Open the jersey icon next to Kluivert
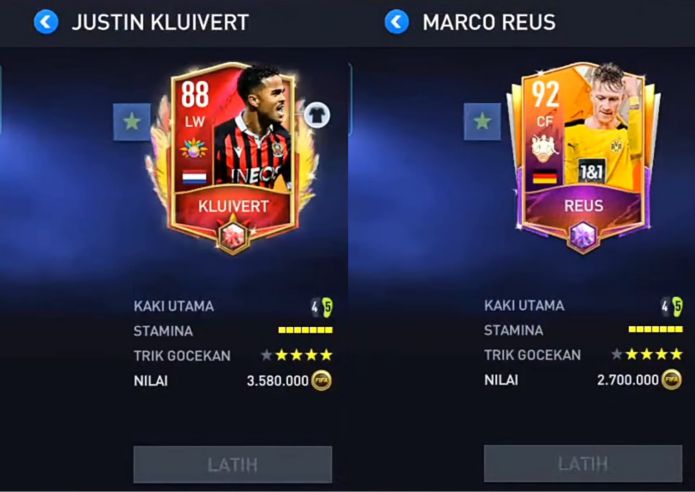Image resolution: width=695 pixels, height=492 pixels. click(317, 115)
